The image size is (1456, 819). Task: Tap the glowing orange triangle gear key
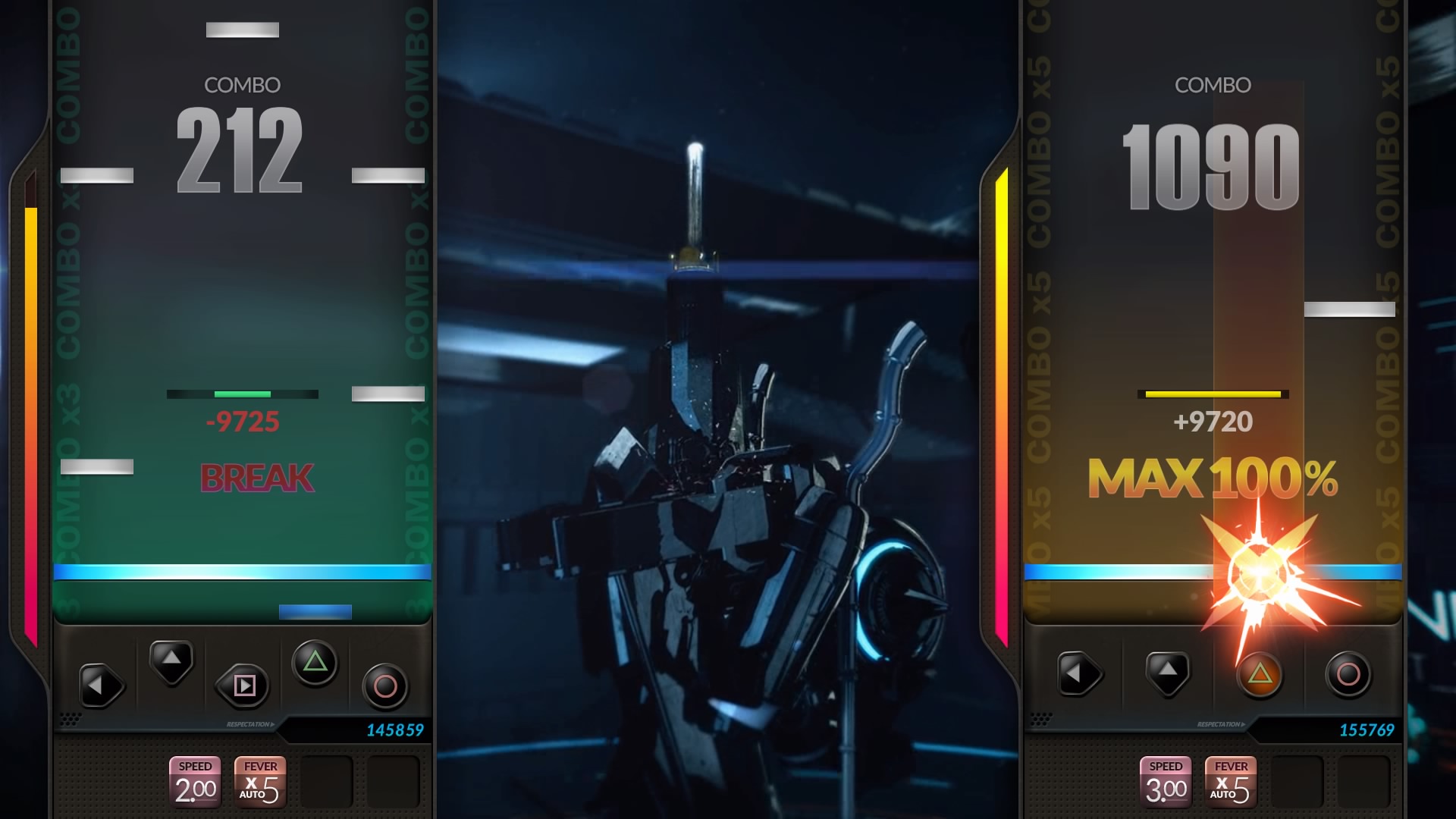[x=1260, y=673]
